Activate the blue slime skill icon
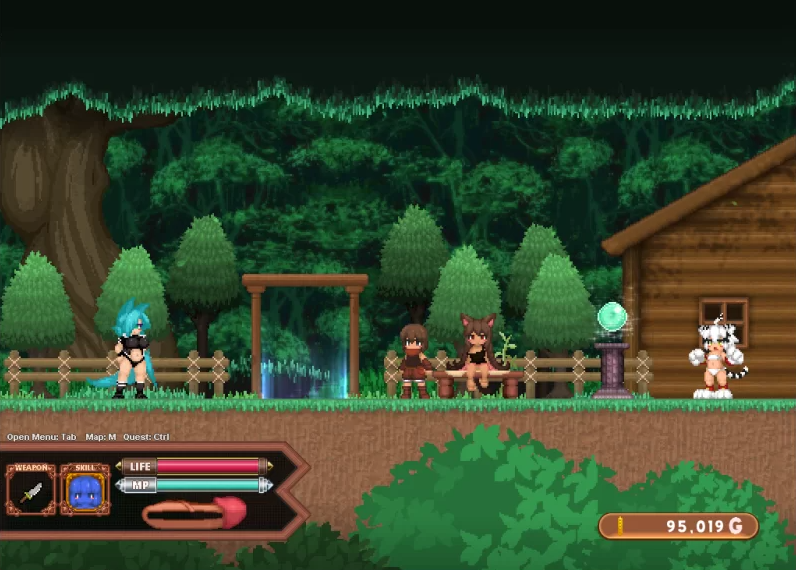Screen dimensions: 796x570 [85, 491]
